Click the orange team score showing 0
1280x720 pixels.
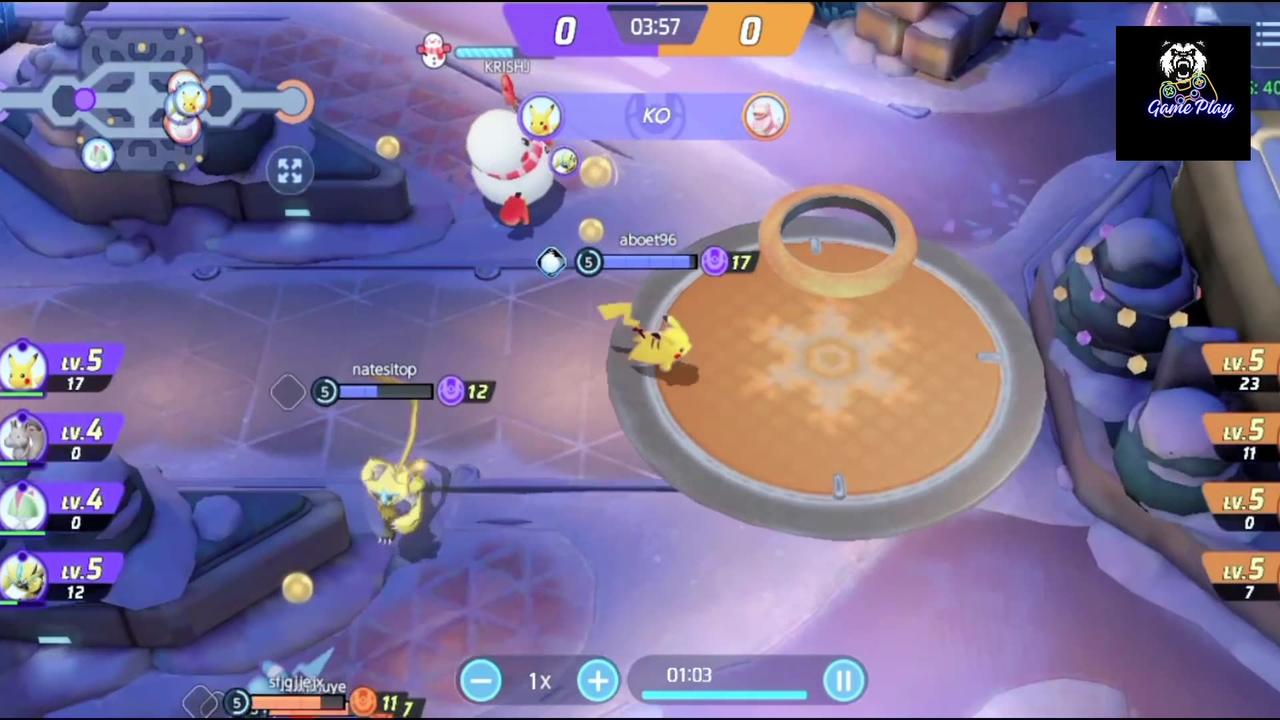(750, 31)
